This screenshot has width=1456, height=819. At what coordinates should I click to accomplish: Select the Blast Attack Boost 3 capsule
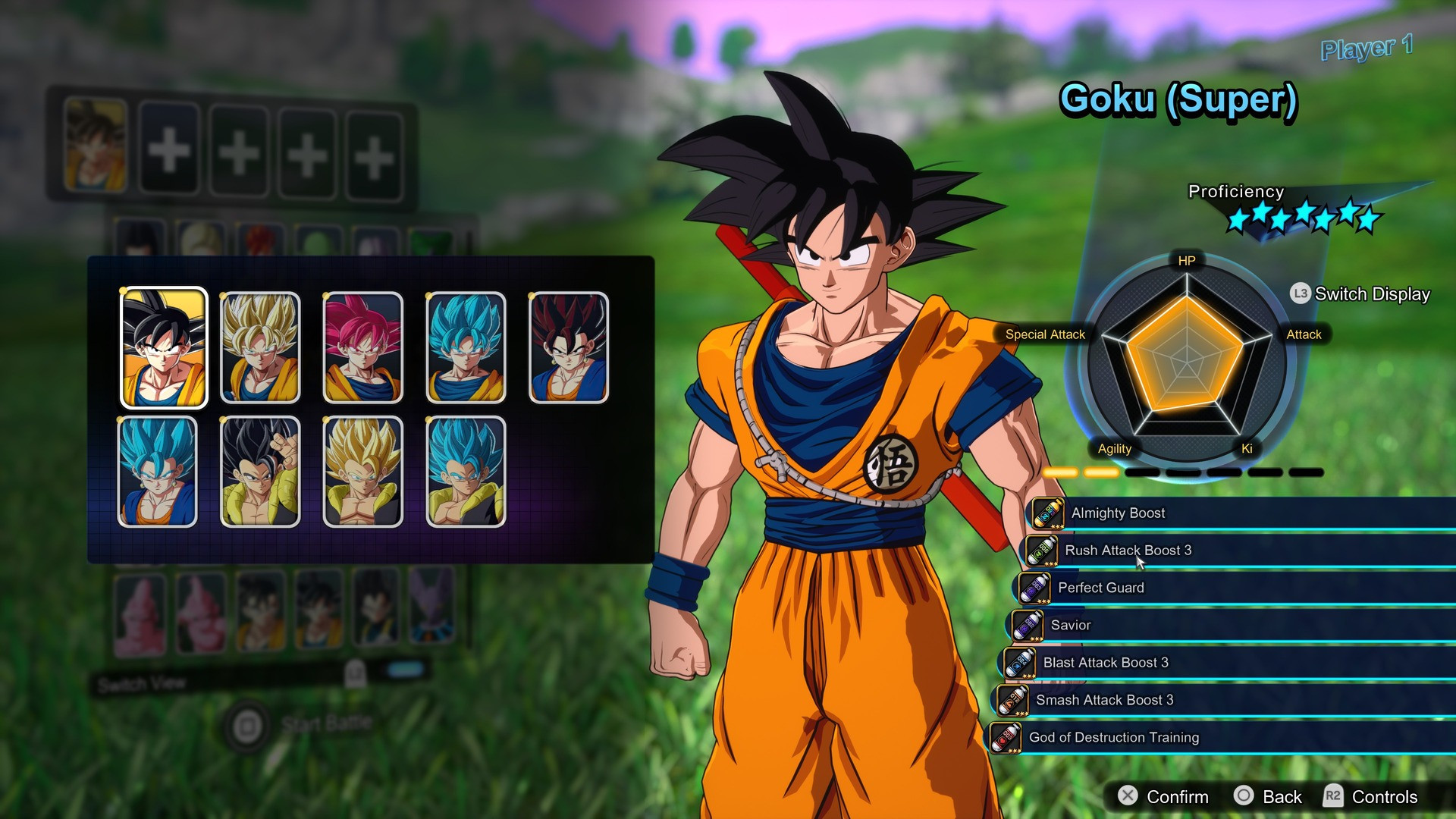tap(1018, 662)
